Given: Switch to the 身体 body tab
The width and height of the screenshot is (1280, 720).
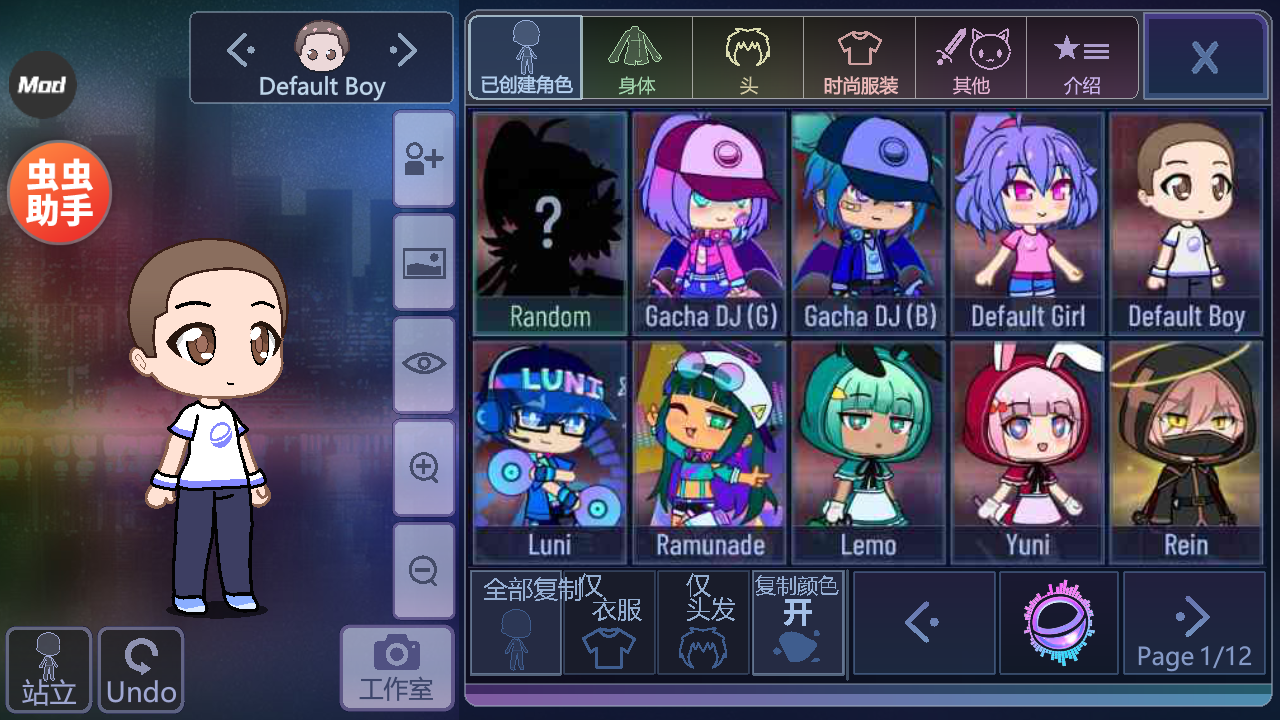Looking at the screenshot, I should pyautogui.click(x=637, y=58).
